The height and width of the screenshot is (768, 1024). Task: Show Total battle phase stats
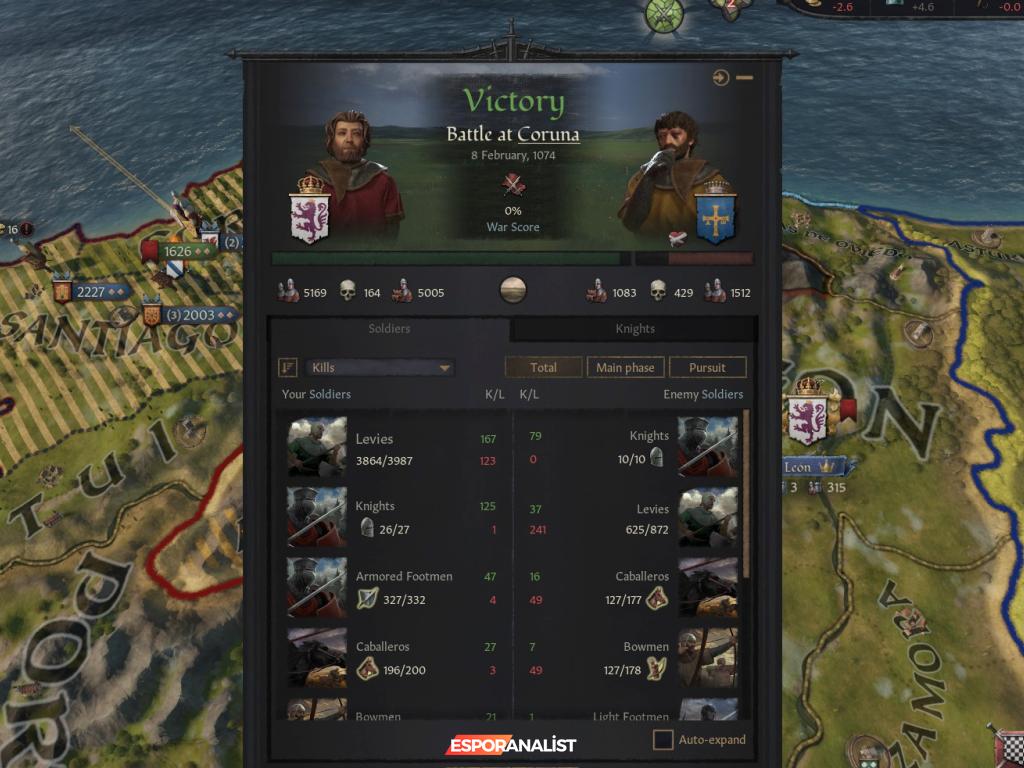[x=543, y=368]
